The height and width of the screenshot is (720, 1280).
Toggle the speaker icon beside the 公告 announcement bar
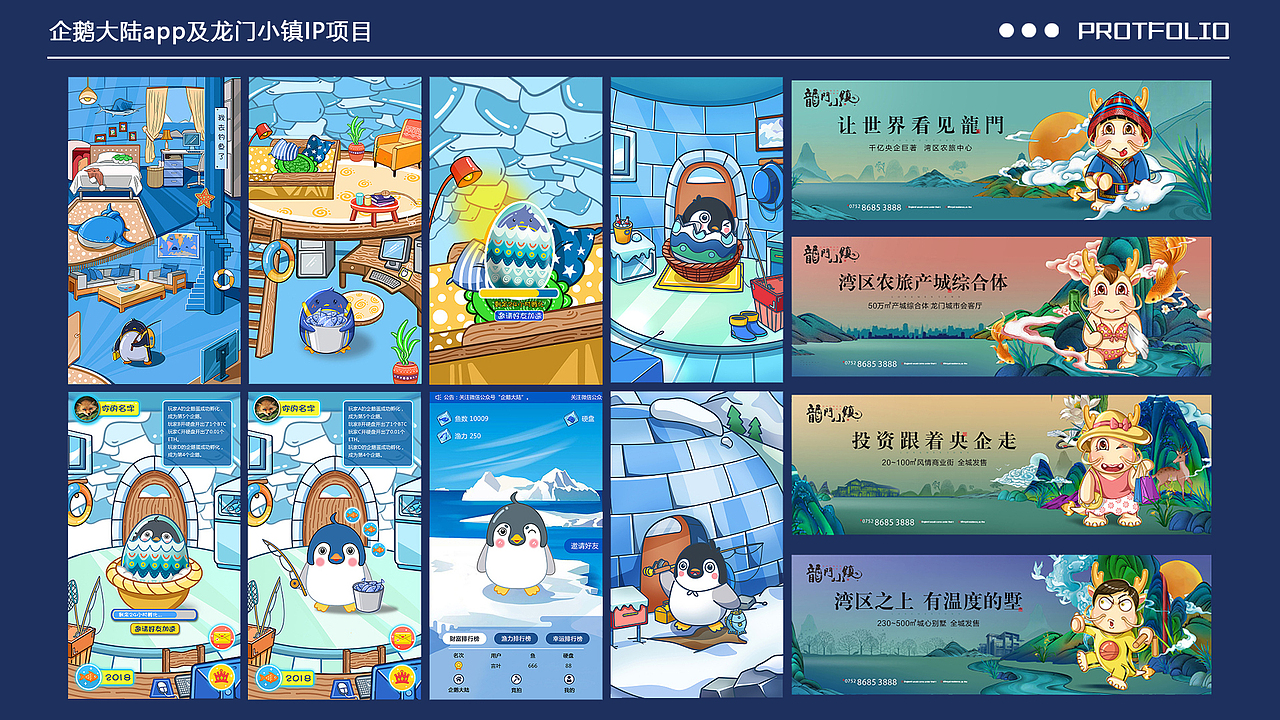coord(438,397)
